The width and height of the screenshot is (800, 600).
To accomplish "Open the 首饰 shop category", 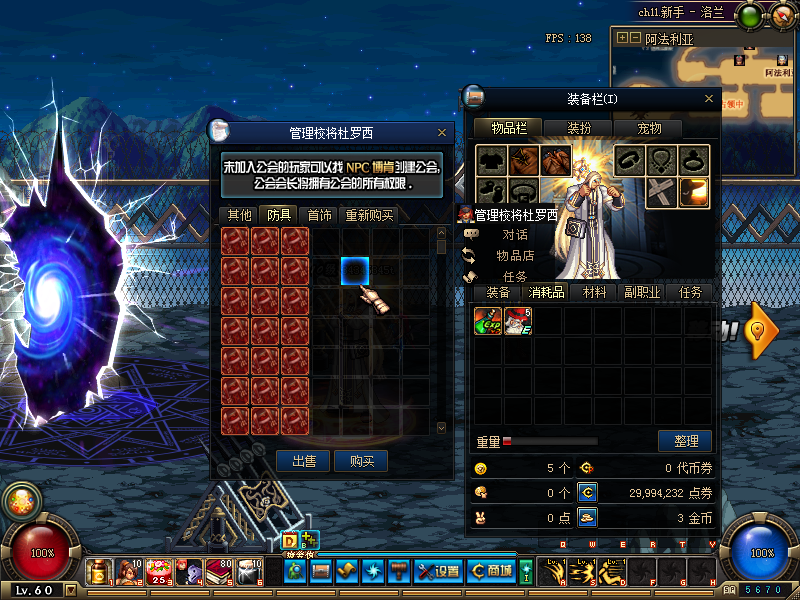I will tap(320, 215).
